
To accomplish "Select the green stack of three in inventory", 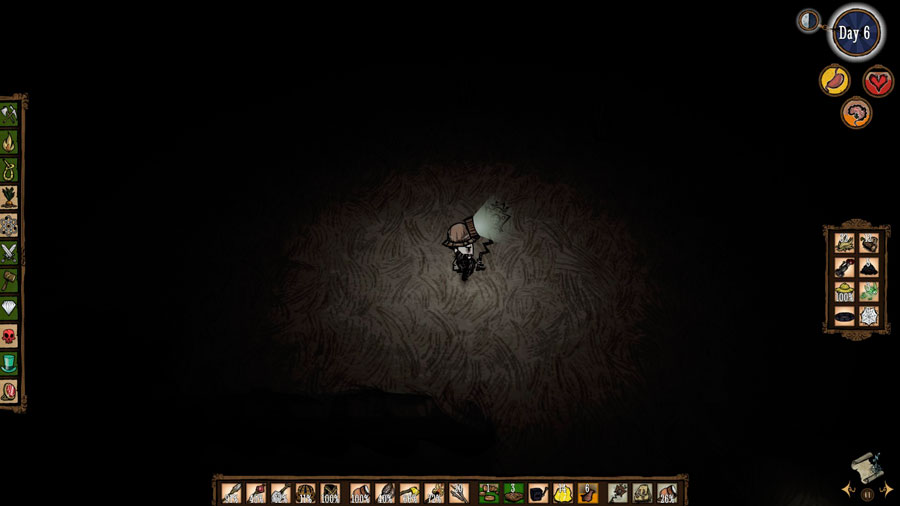I will [x=513, y=493].
